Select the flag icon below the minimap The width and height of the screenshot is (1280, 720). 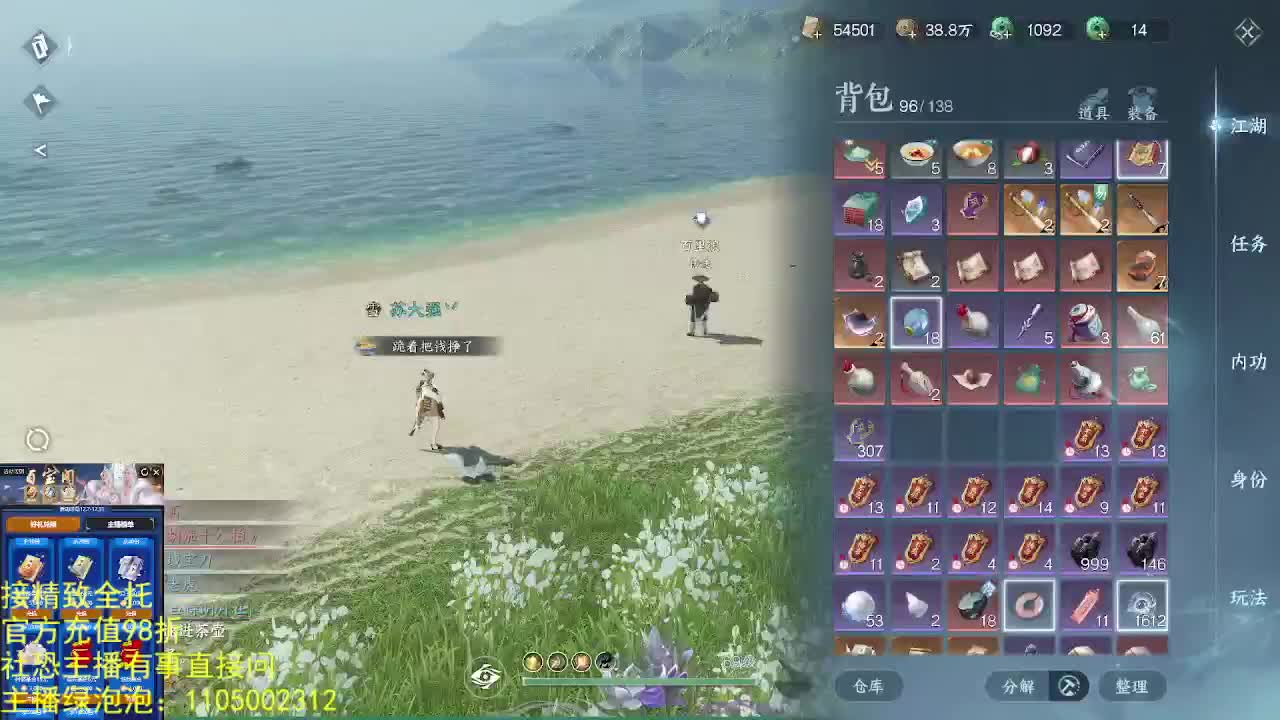click(x=40, y=103)
